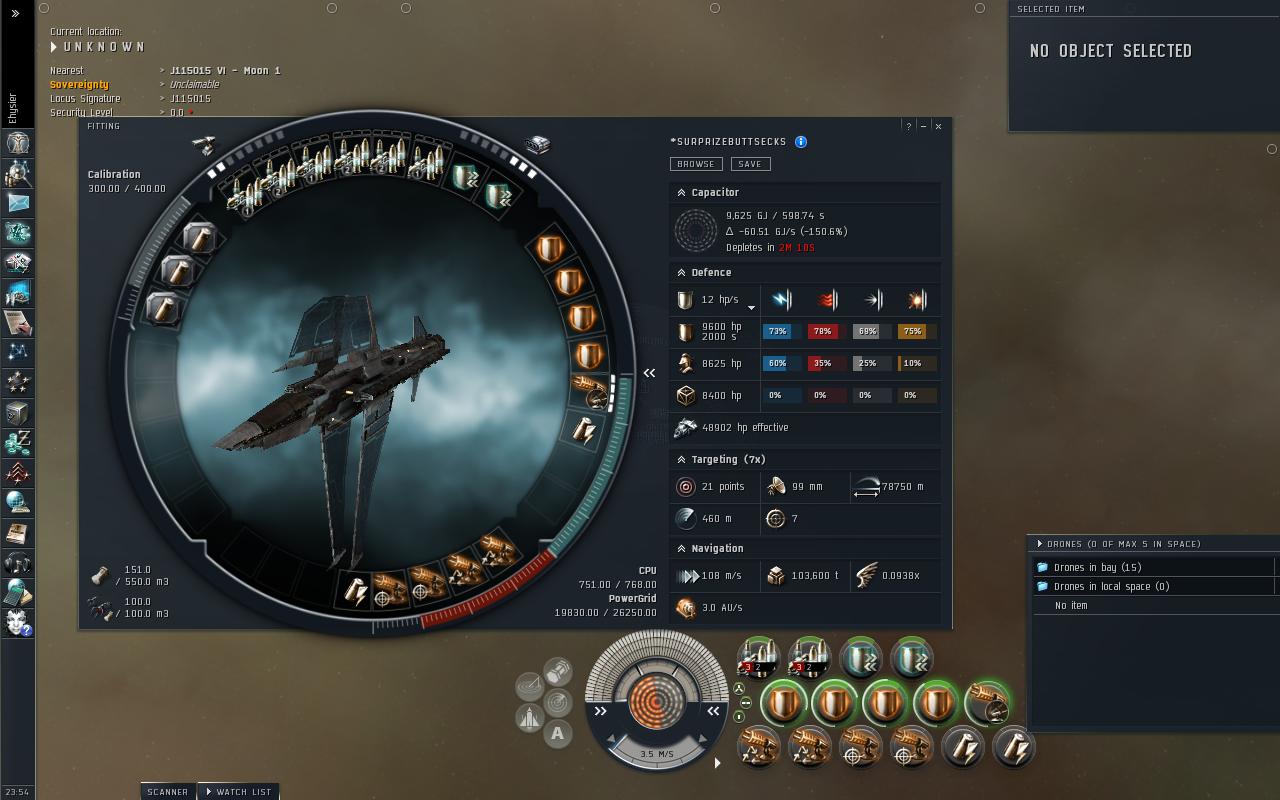Viewport: 1280px width, 800px height.
Task: Open the Scanner panel
Action: tap(168, 791)
